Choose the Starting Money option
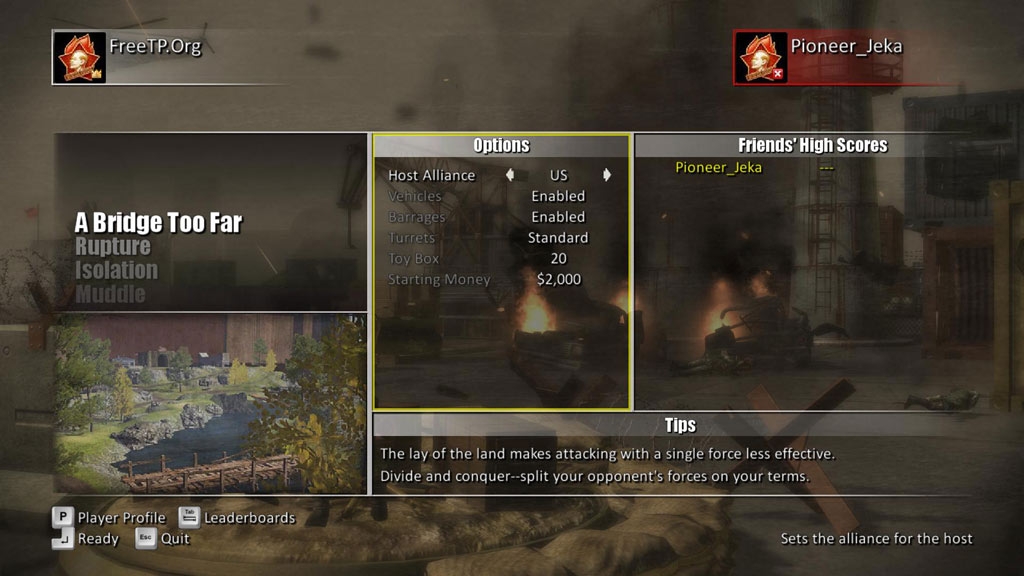Screen dimensions: 1024x576 pyautogui.click(x=500, y=280)
